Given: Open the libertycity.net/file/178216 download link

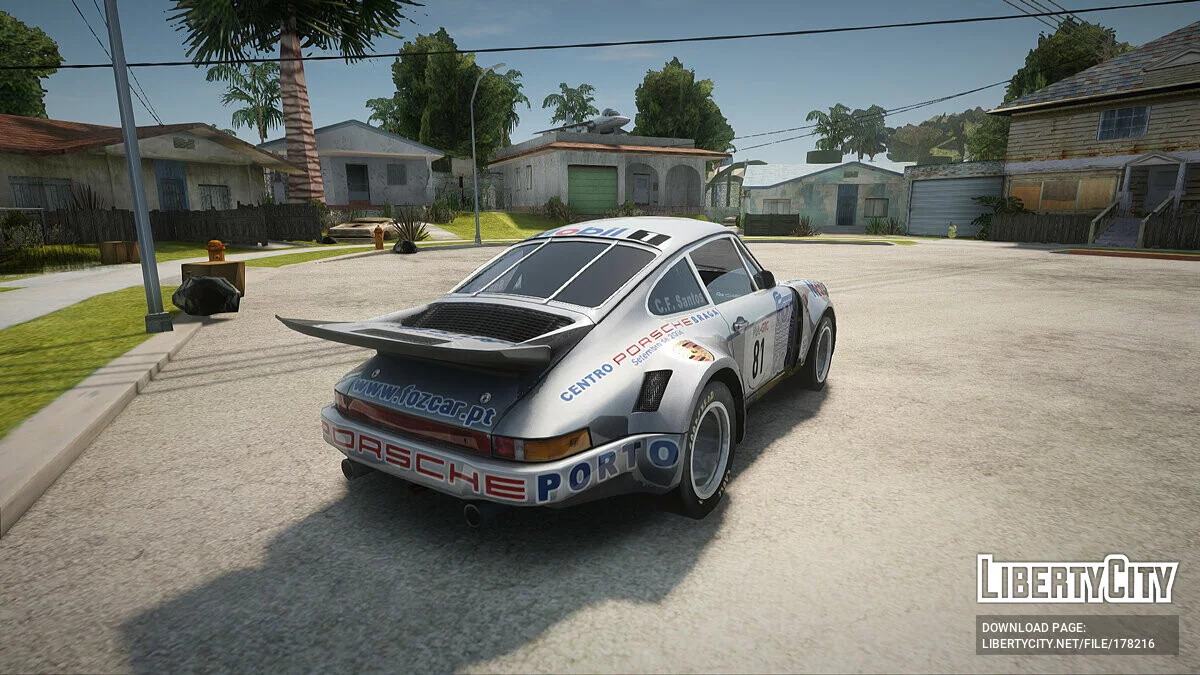Looking at the screenshot, I should (1068, 643).
